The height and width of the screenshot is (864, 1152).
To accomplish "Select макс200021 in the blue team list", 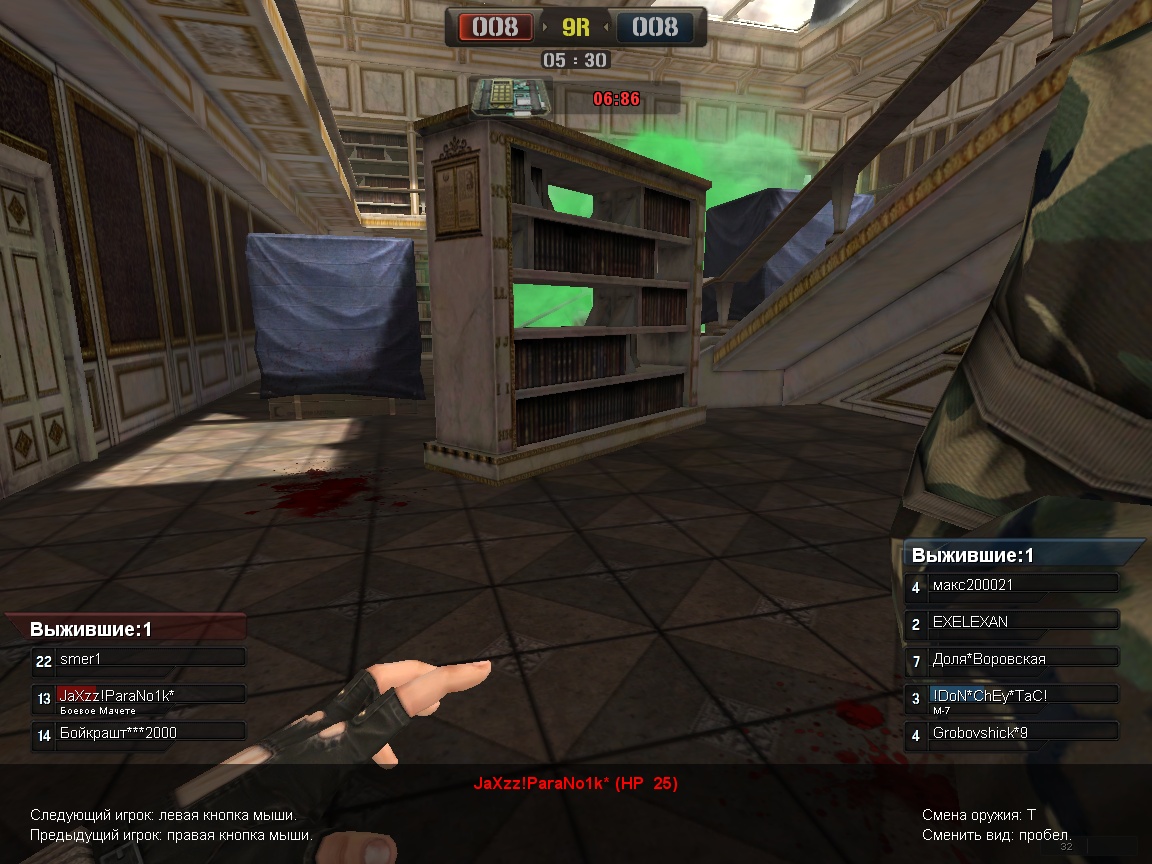I will [x=1014, y=586].
